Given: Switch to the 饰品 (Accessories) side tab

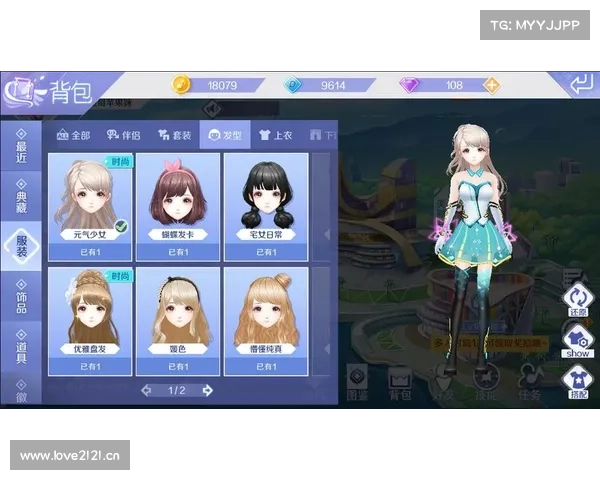Looking at the screenshot, I should (21, 298).
